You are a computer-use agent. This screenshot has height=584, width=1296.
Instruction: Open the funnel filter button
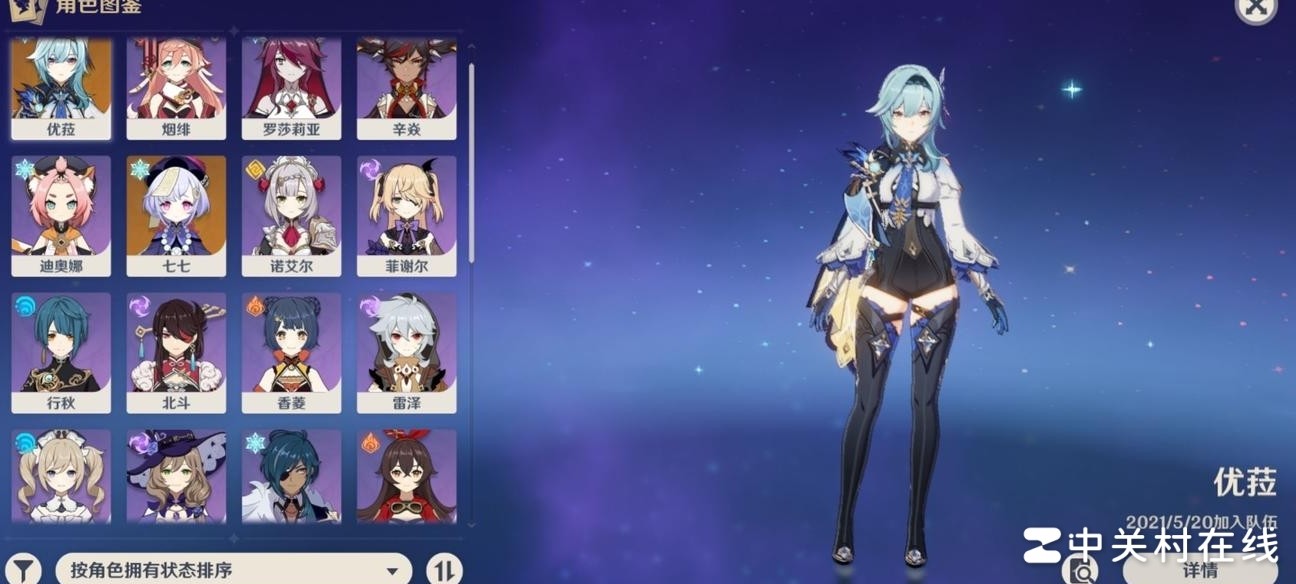[25, 569]
